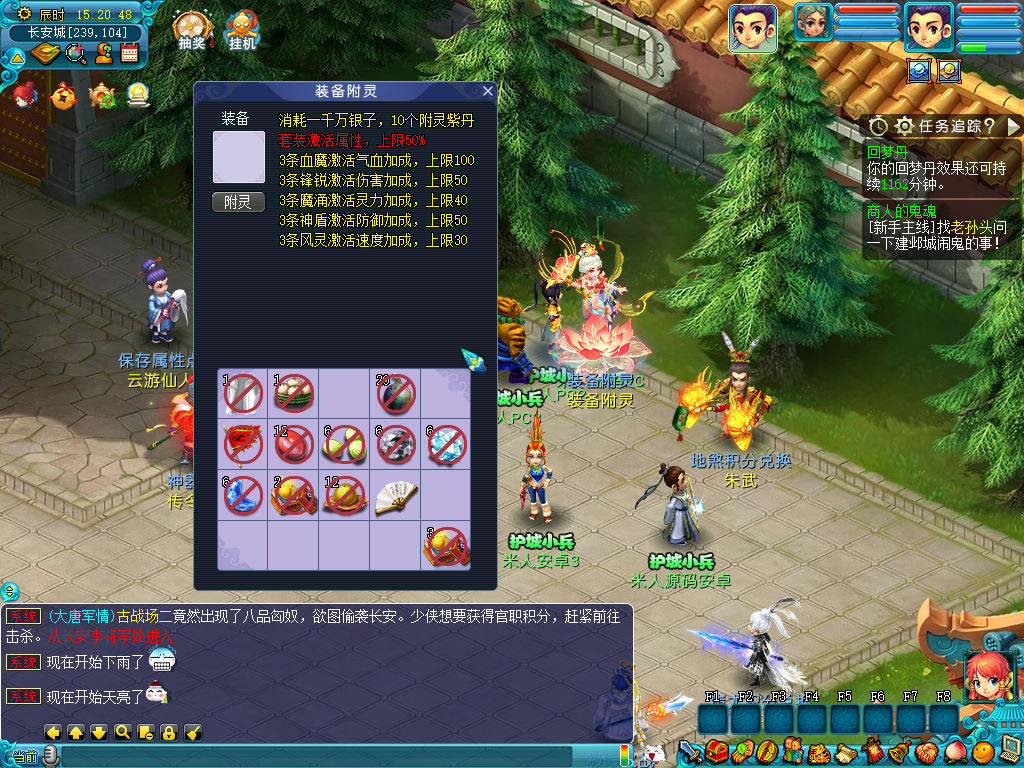Select the empty 装备 equipment slot
The height and width of the screenshot is (768, 1024).
238,157
